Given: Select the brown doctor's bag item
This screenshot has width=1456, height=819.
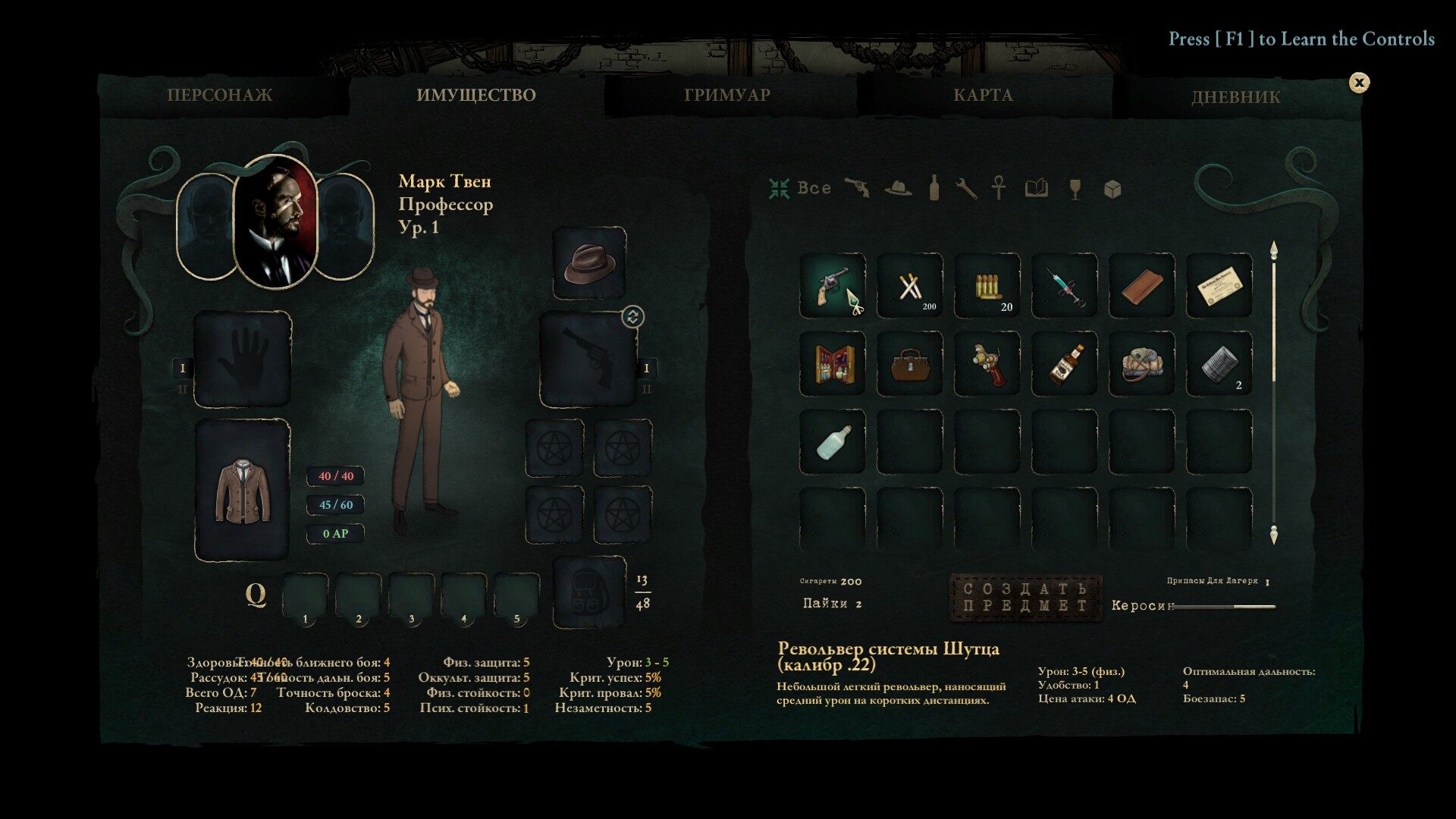Looking at the screenshot, I should coord(910,363).
